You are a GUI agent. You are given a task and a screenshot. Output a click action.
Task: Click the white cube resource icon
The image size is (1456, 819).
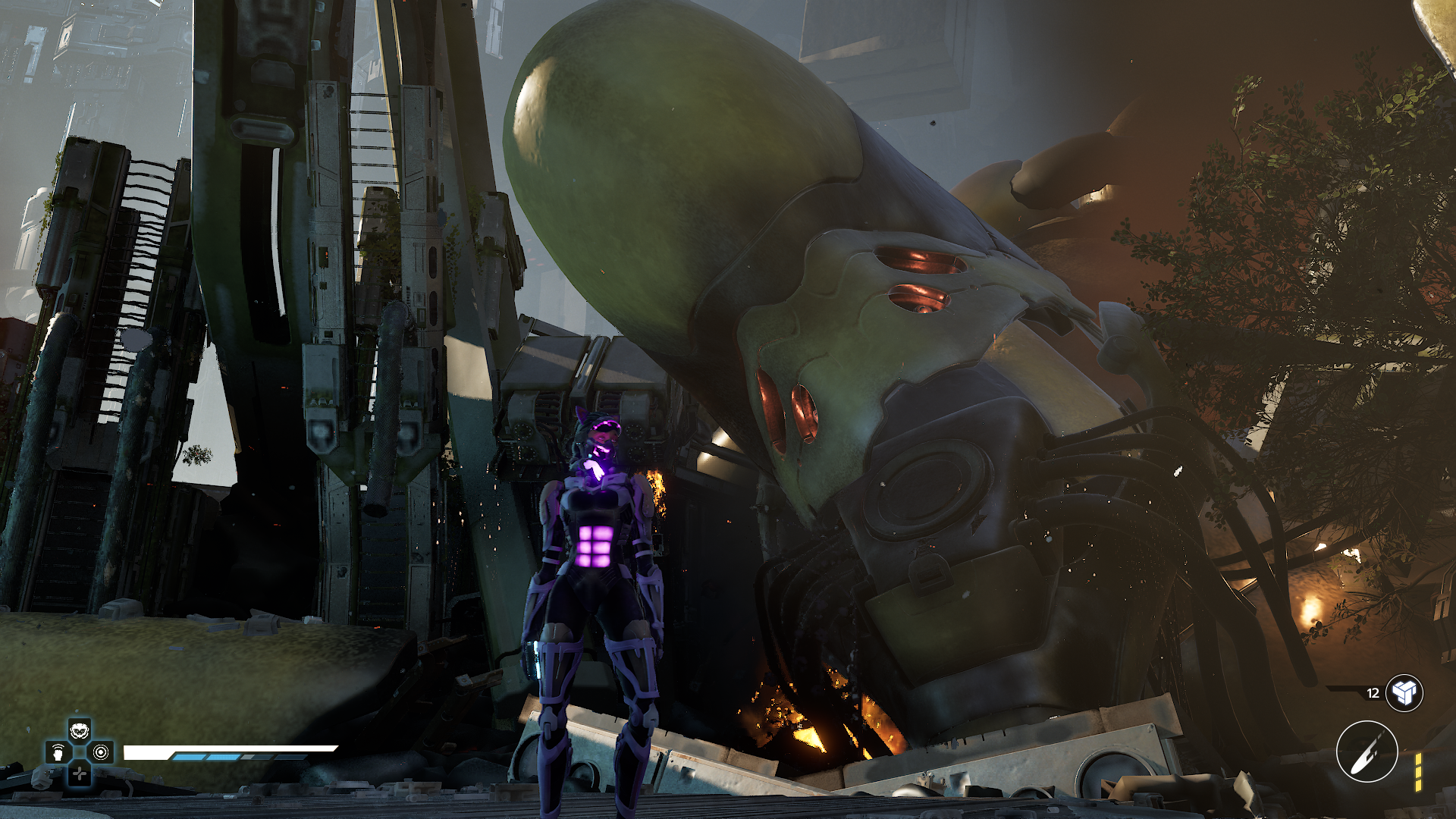1404,692
